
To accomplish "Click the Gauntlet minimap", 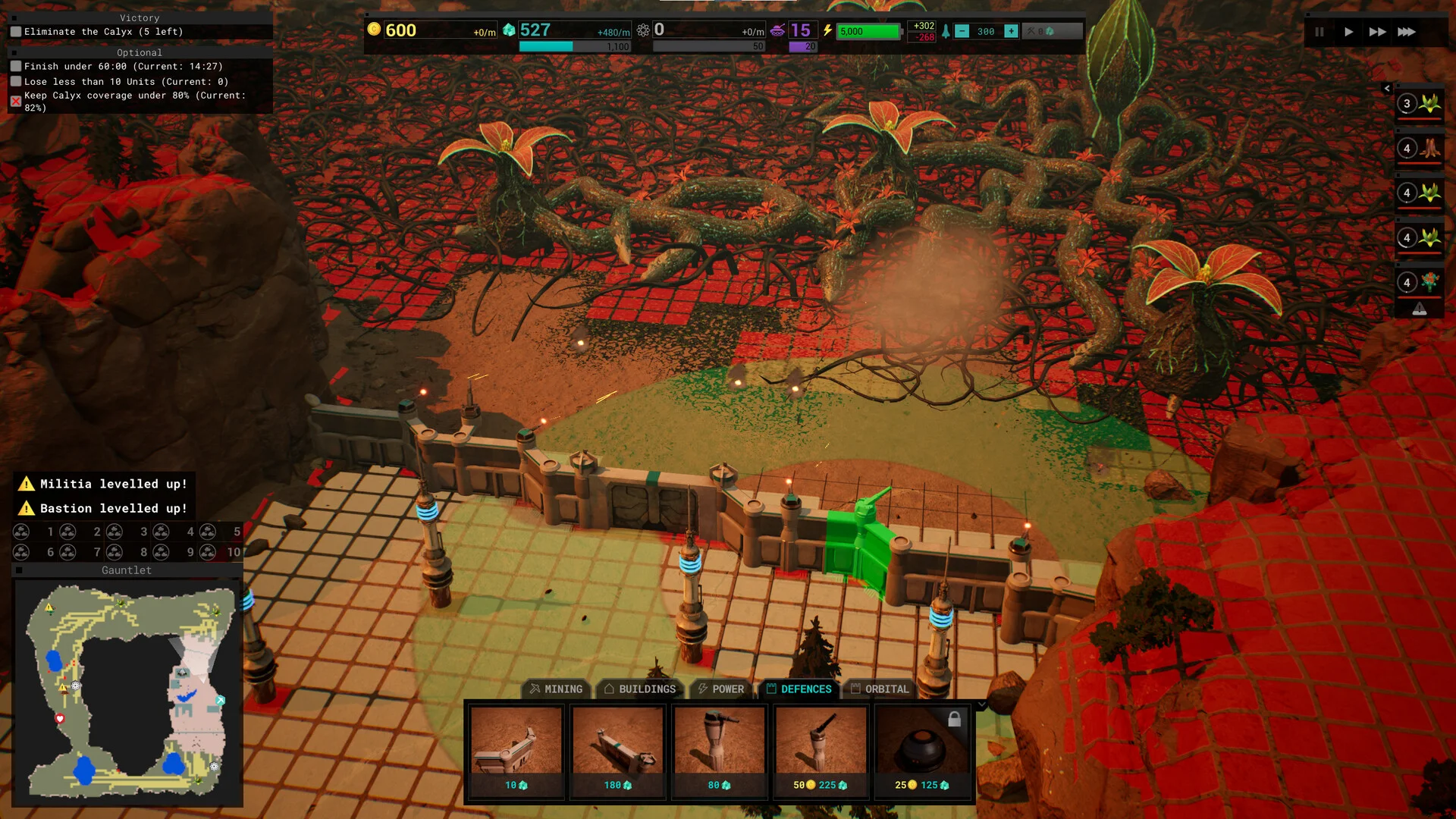I will (127, 692).
